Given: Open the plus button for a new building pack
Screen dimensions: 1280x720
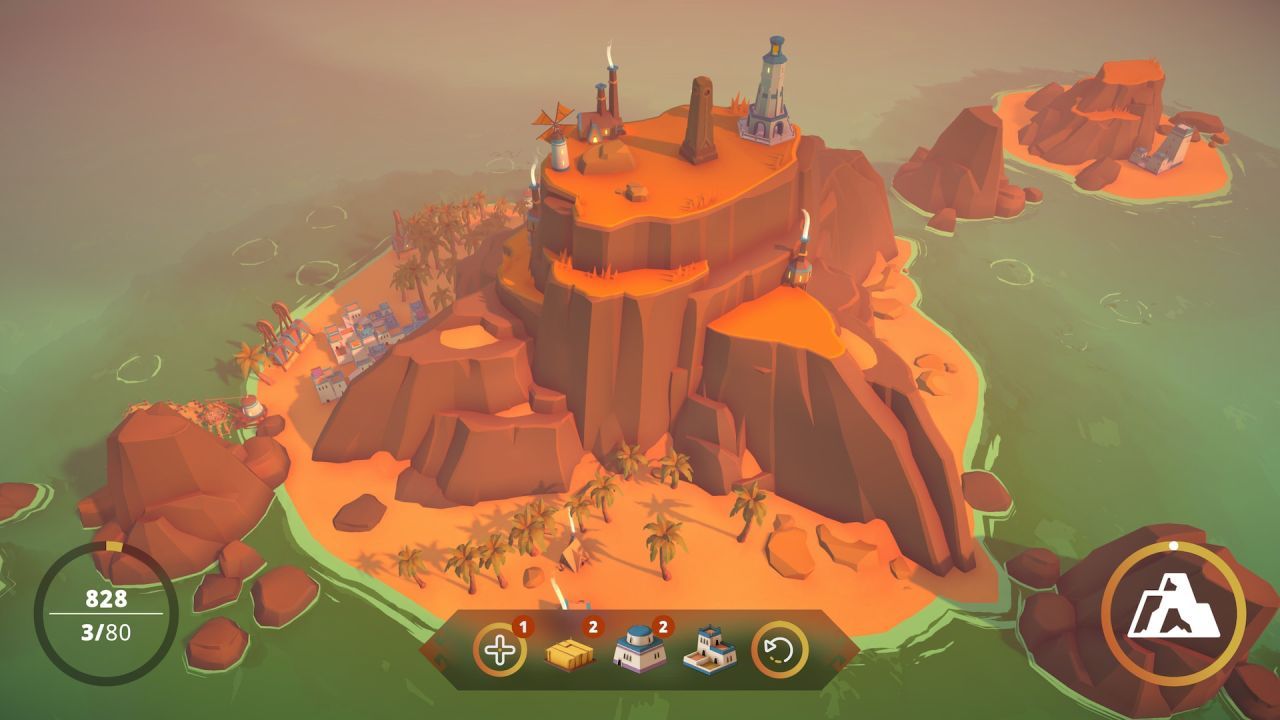Looking at the screenshot, I should pyautogui.click(x=498, y=650).
